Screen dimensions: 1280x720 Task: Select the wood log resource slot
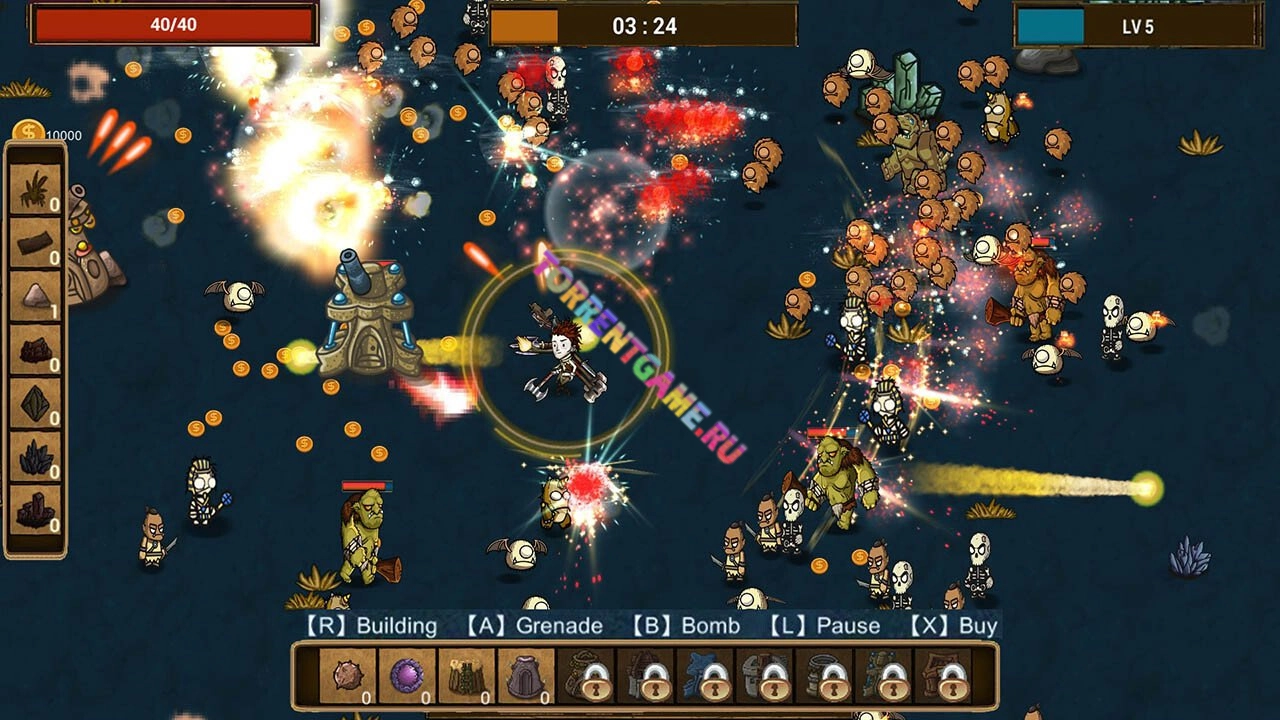[36, 243]
